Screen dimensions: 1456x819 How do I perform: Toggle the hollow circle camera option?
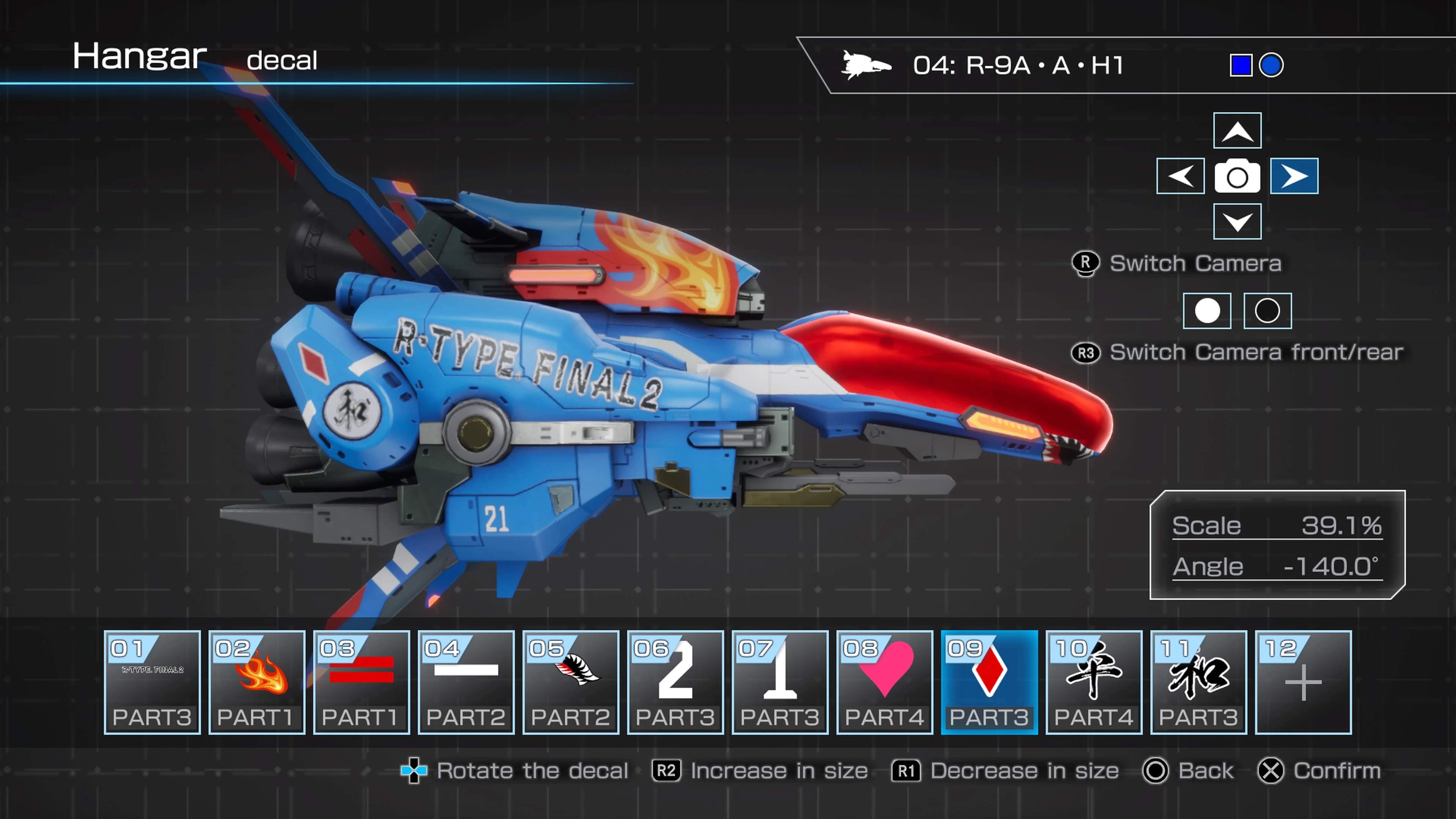[1267, 311]
